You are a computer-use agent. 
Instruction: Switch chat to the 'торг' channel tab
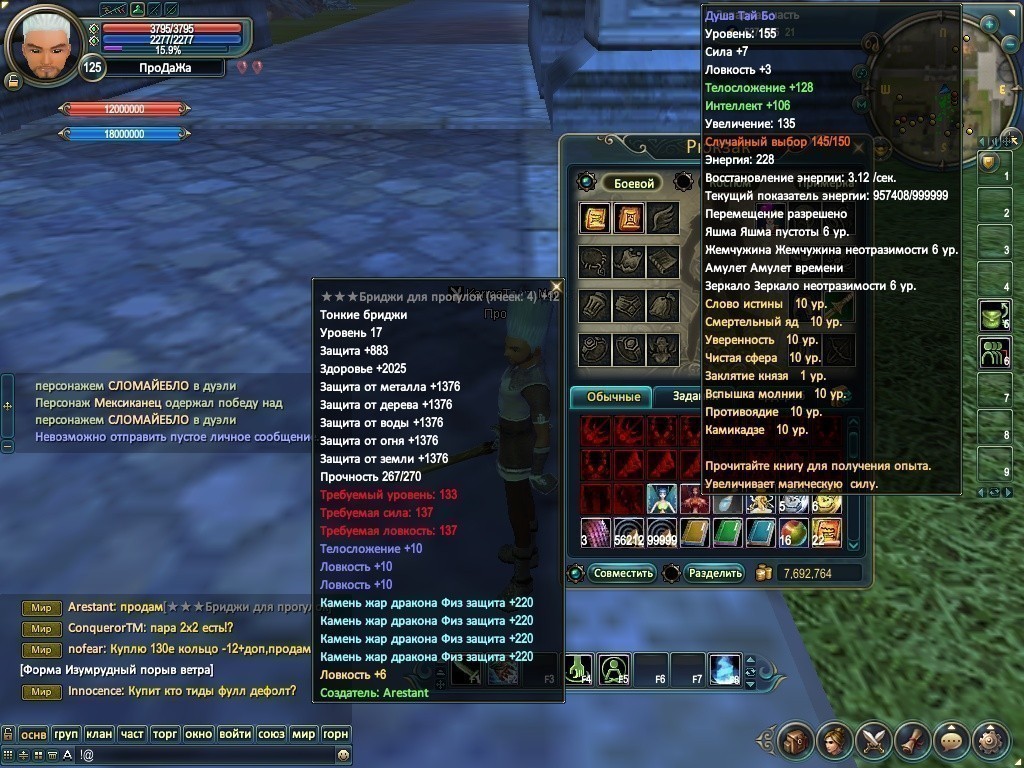click(164, 734)
